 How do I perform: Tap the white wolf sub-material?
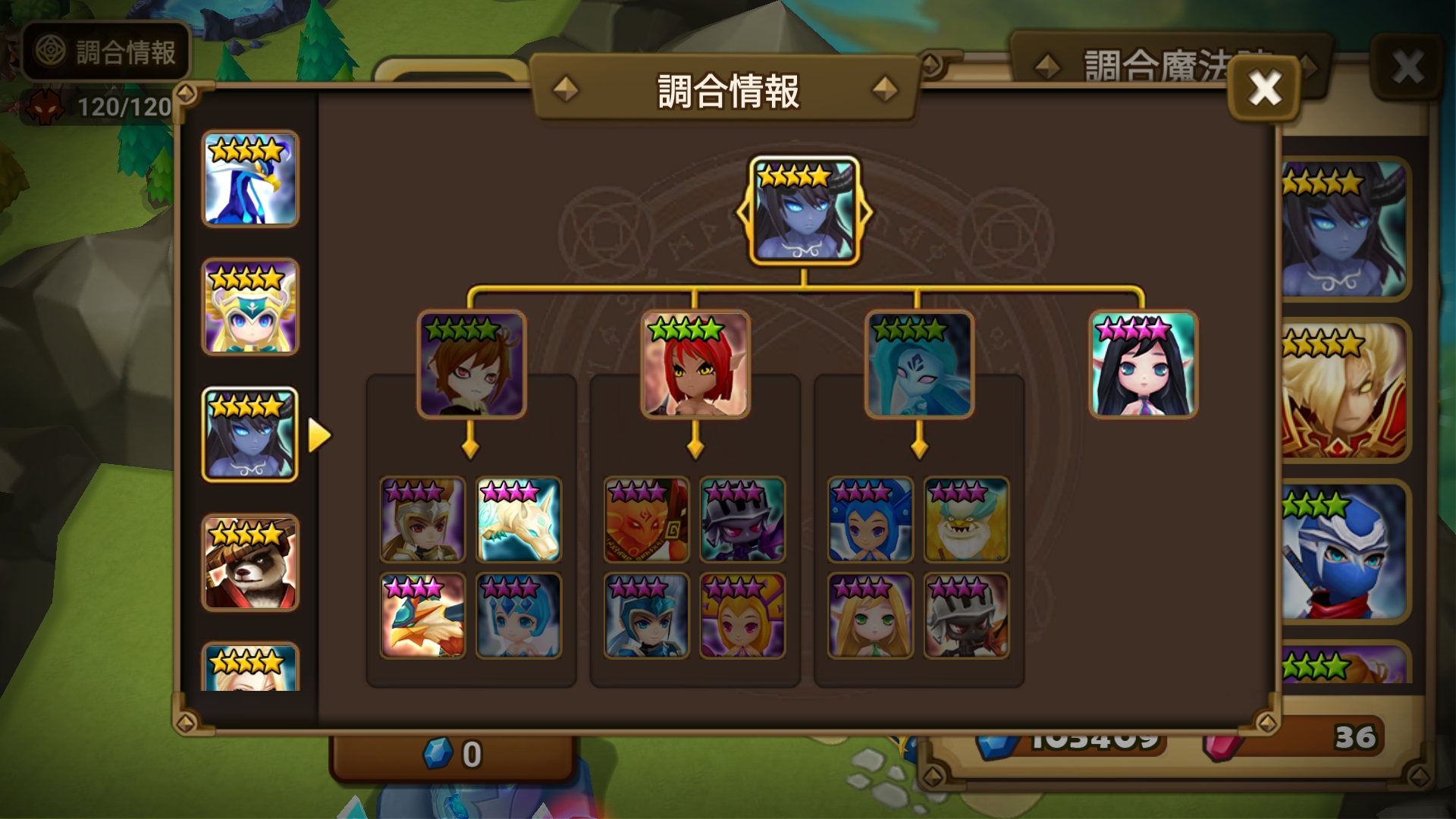click(519, 519)
